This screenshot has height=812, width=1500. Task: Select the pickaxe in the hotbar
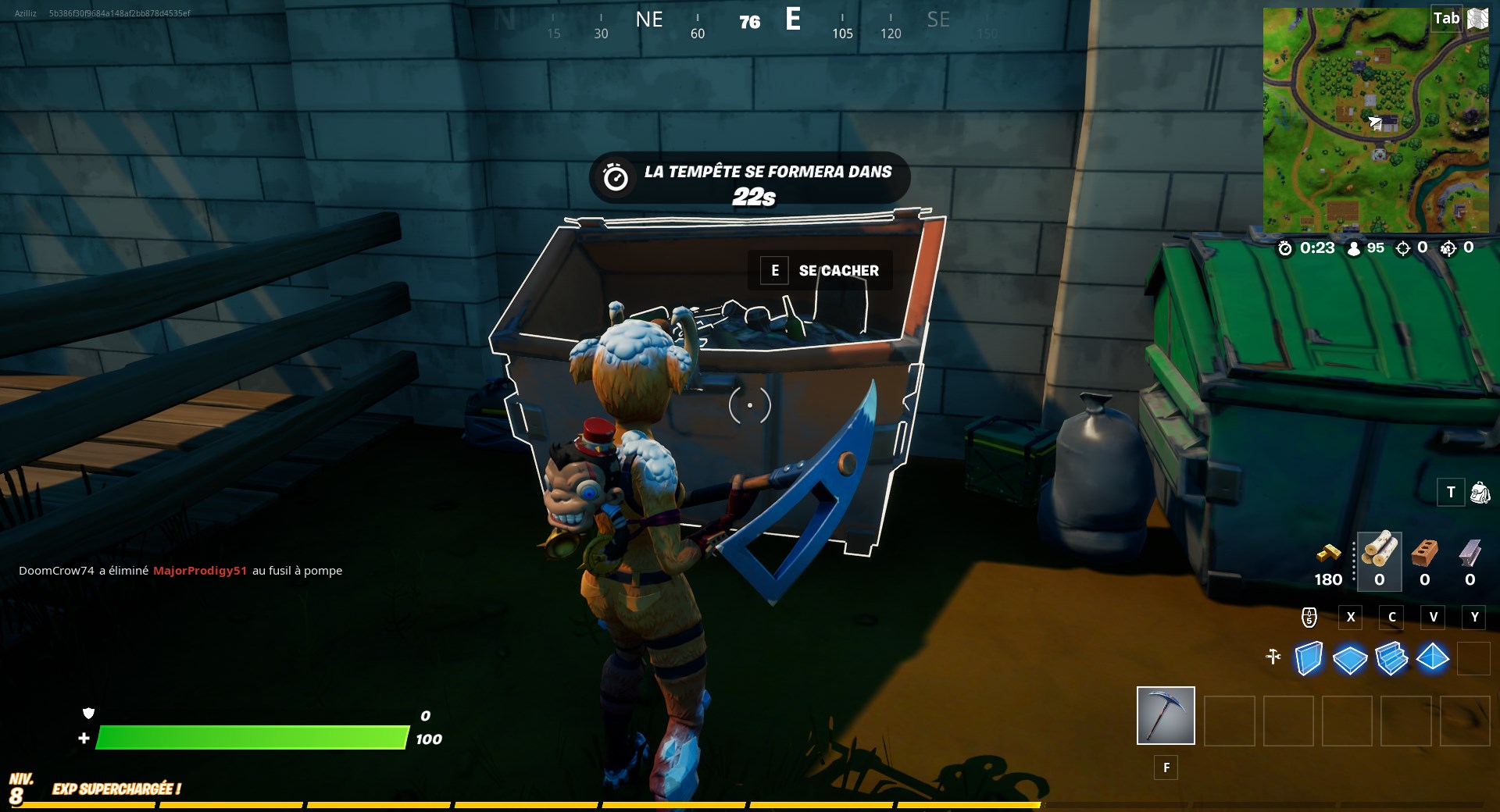(1165, 715)
